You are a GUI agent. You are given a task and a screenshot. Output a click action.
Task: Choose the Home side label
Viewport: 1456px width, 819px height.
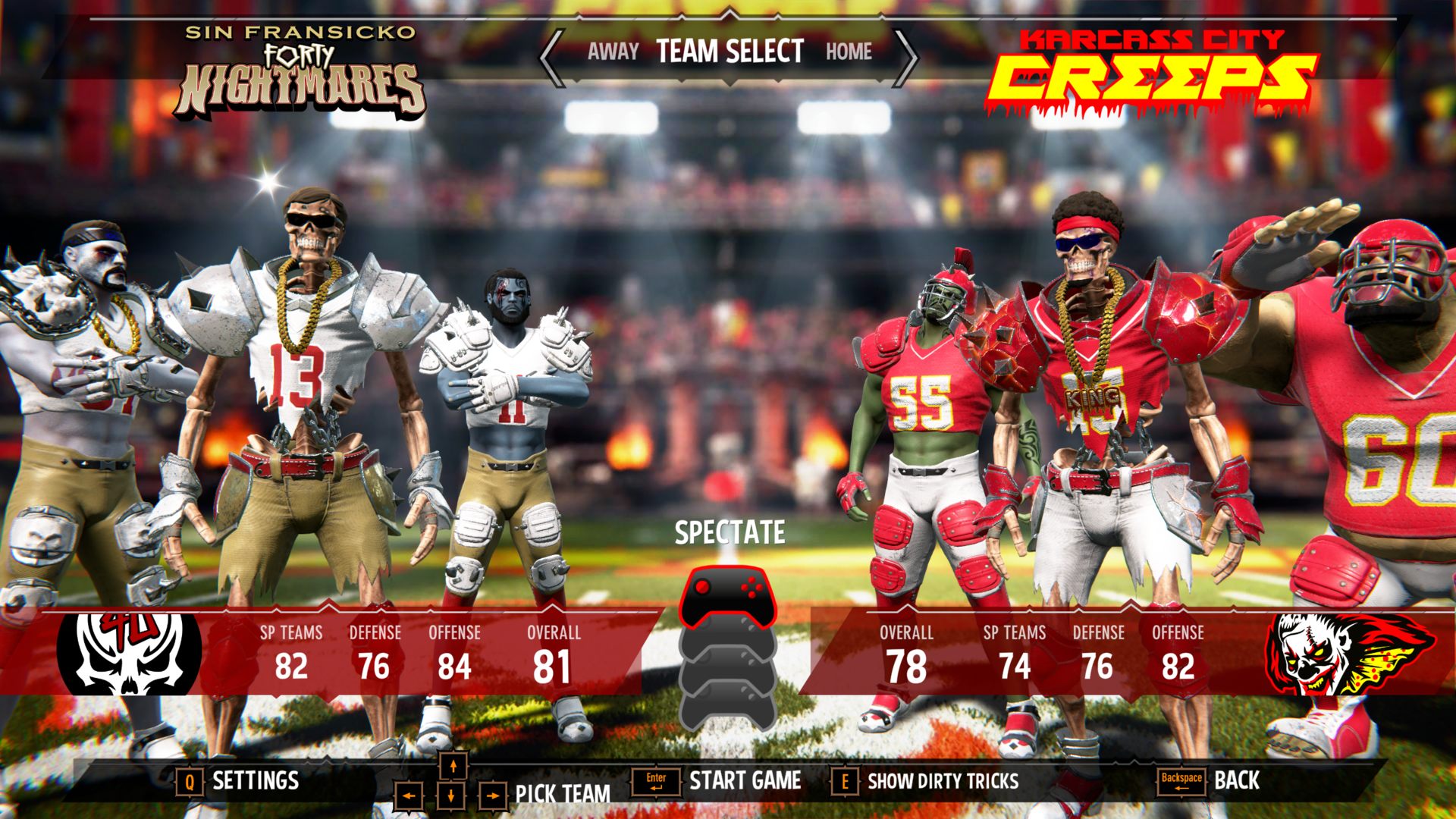[x=849, y=52]
